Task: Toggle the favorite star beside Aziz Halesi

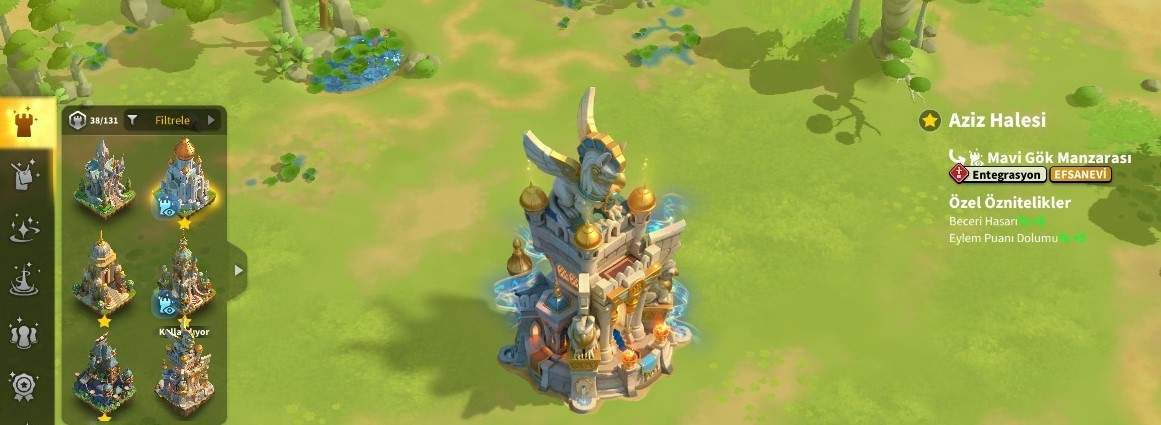Action: click(930, 121)
